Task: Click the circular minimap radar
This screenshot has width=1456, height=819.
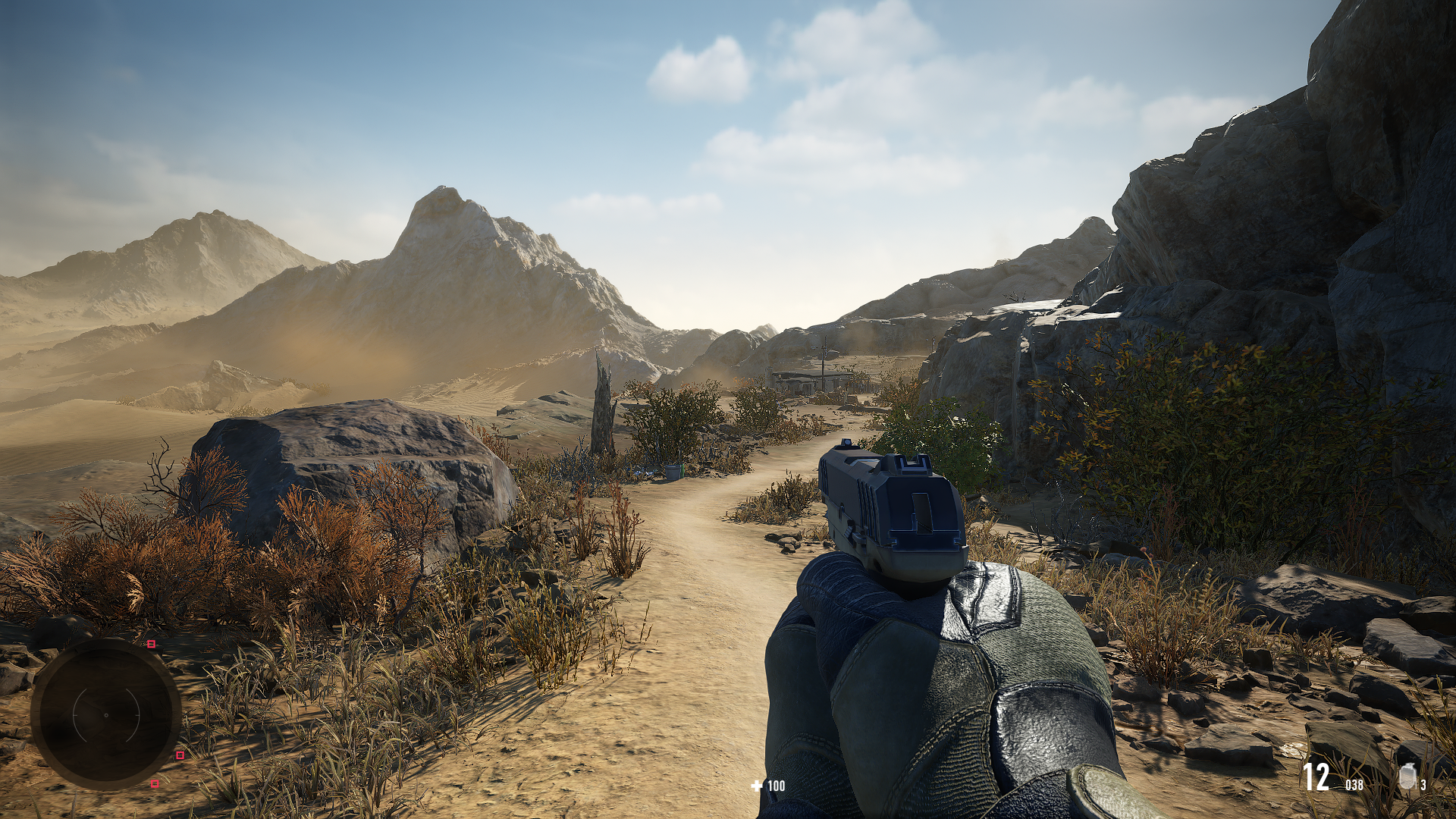Action: (105, 714)
